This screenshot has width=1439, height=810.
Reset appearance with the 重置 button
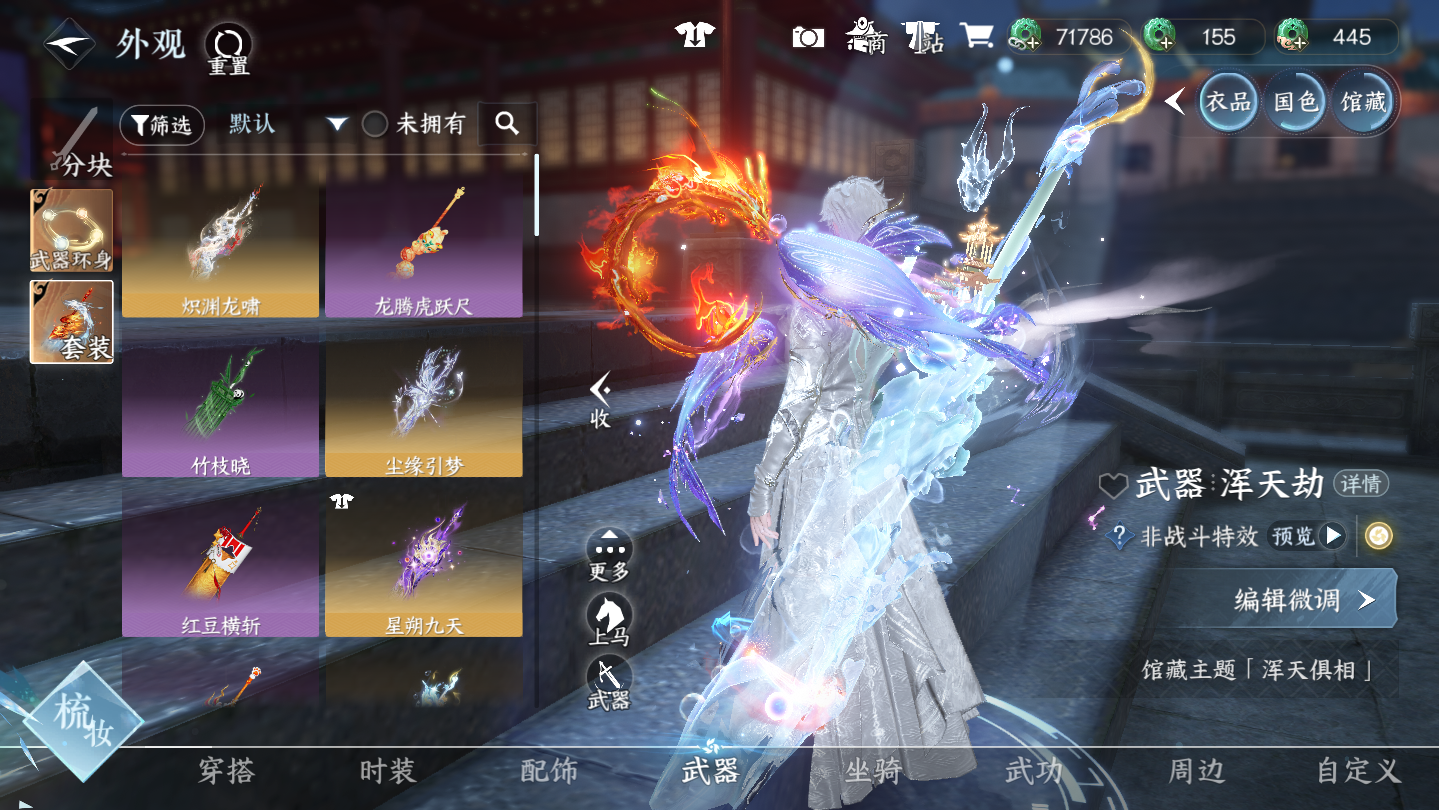pos(229,48)
